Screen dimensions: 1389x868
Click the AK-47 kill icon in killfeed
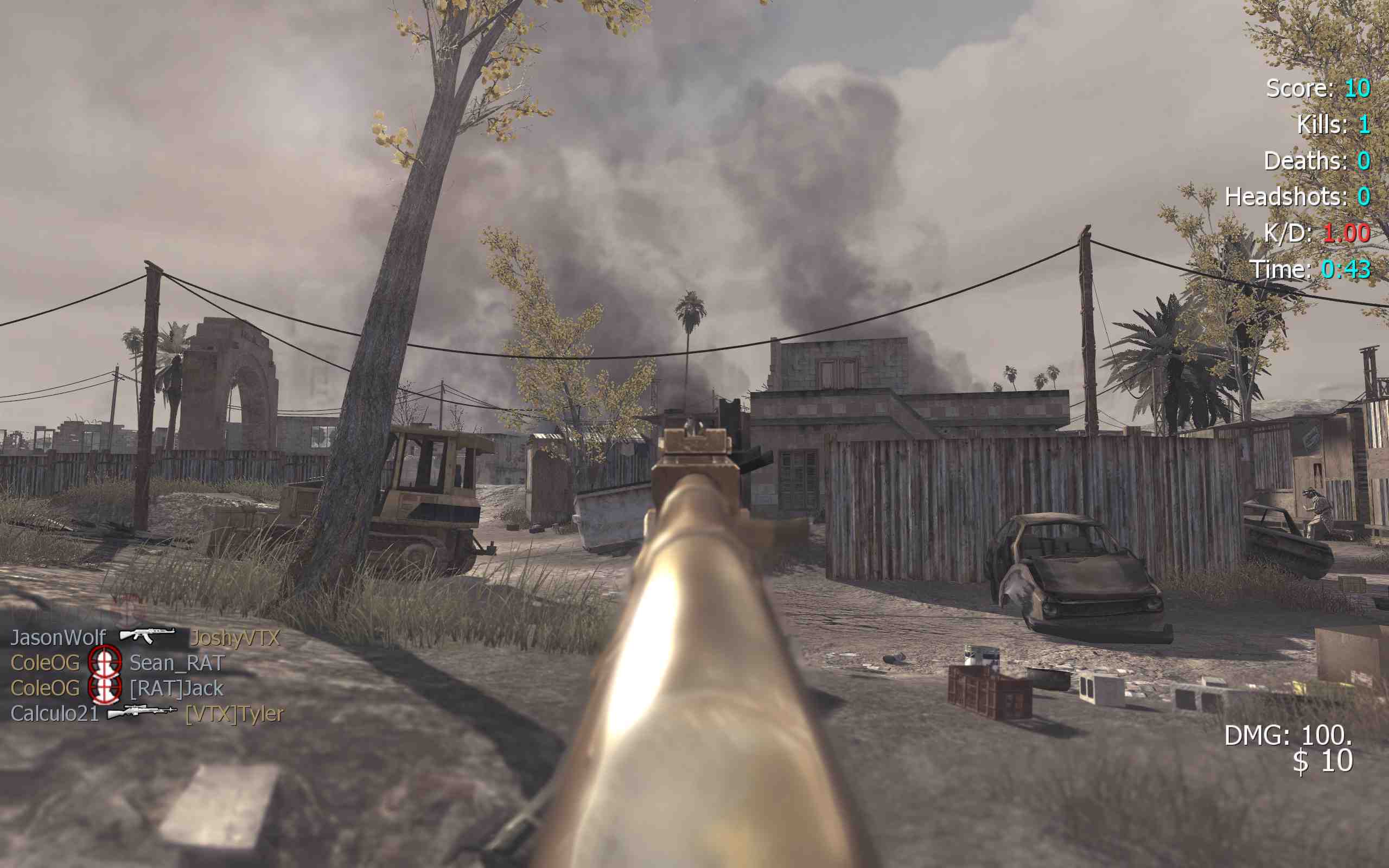pos(147,635)
